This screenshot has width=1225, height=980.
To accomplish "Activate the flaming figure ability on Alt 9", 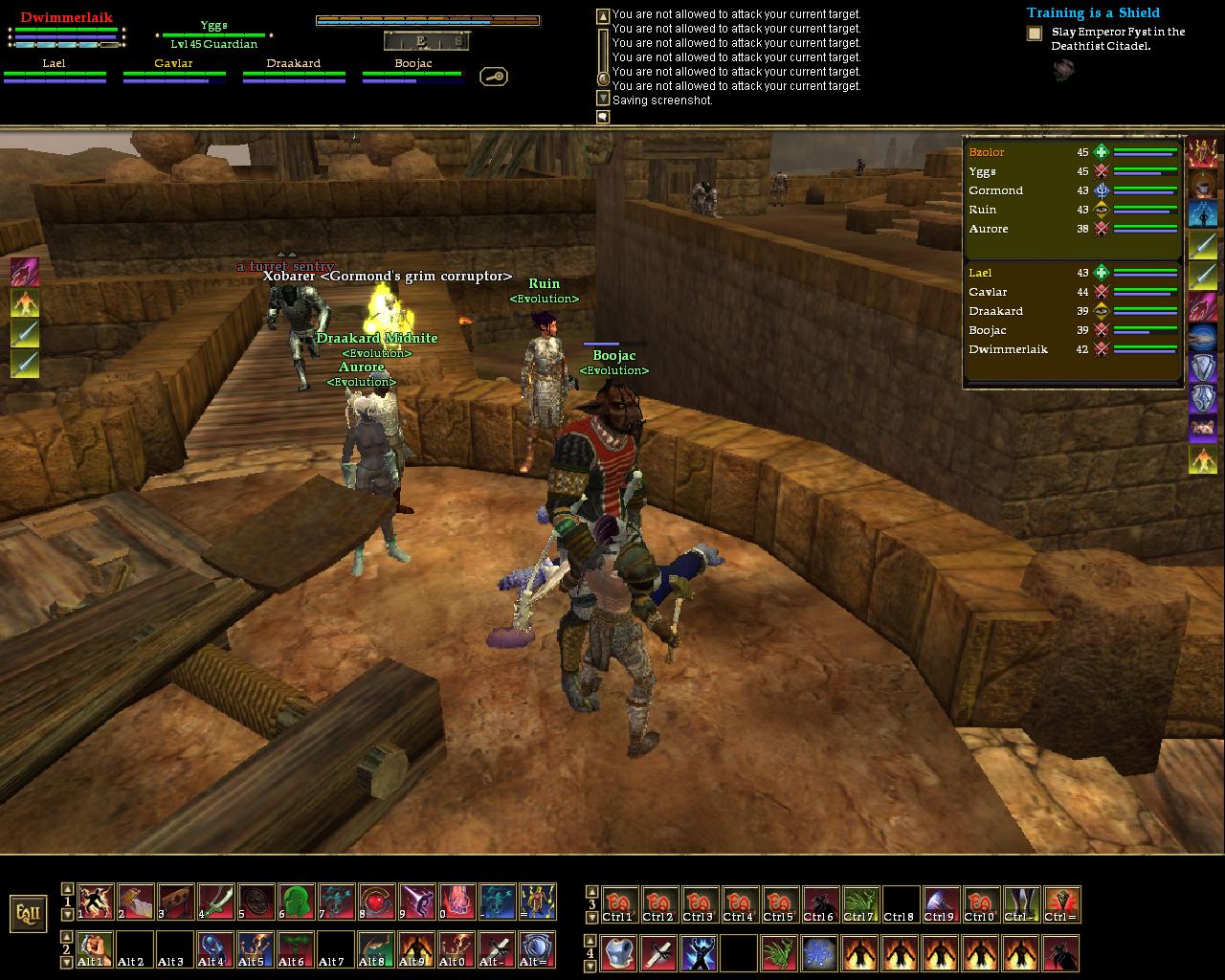I will point(416,949).
